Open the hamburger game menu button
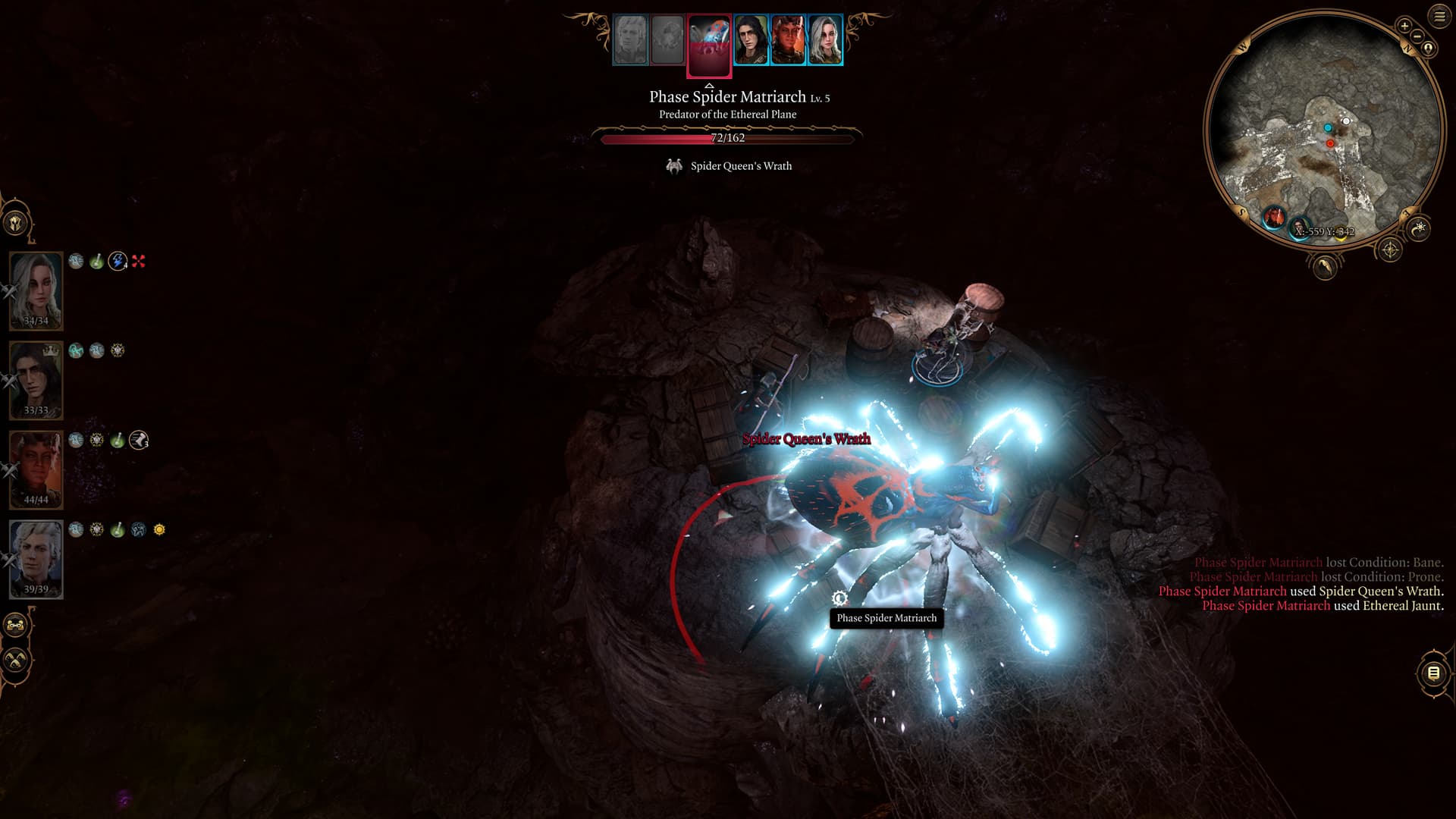Viewport: 1456px width, 819px height. [x=1439, y=16]
